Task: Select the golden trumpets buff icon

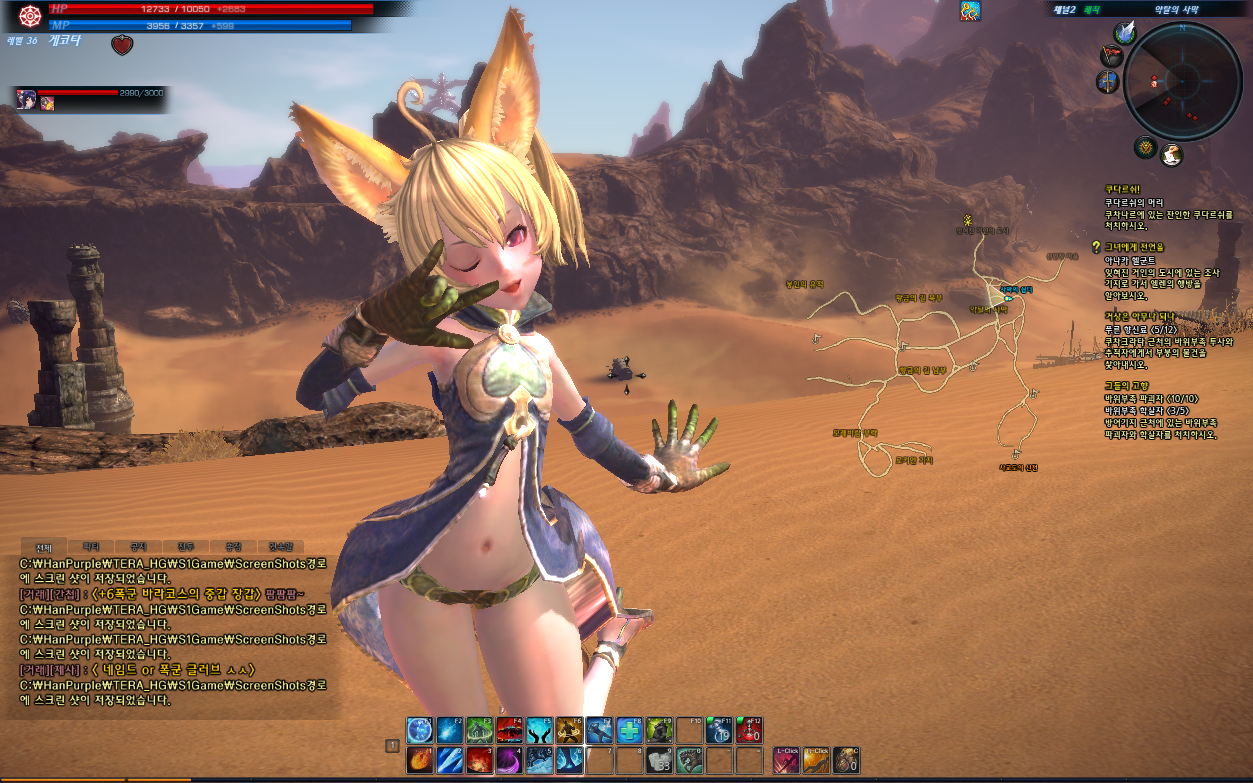Action: pyautogui.click(x=970, y=11)
